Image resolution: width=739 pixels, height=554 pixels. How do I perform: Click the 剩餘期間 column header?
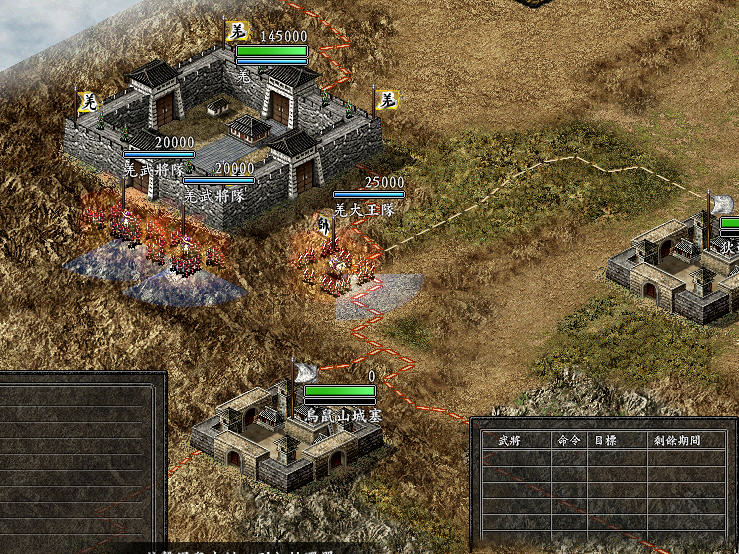pos(676,440)
